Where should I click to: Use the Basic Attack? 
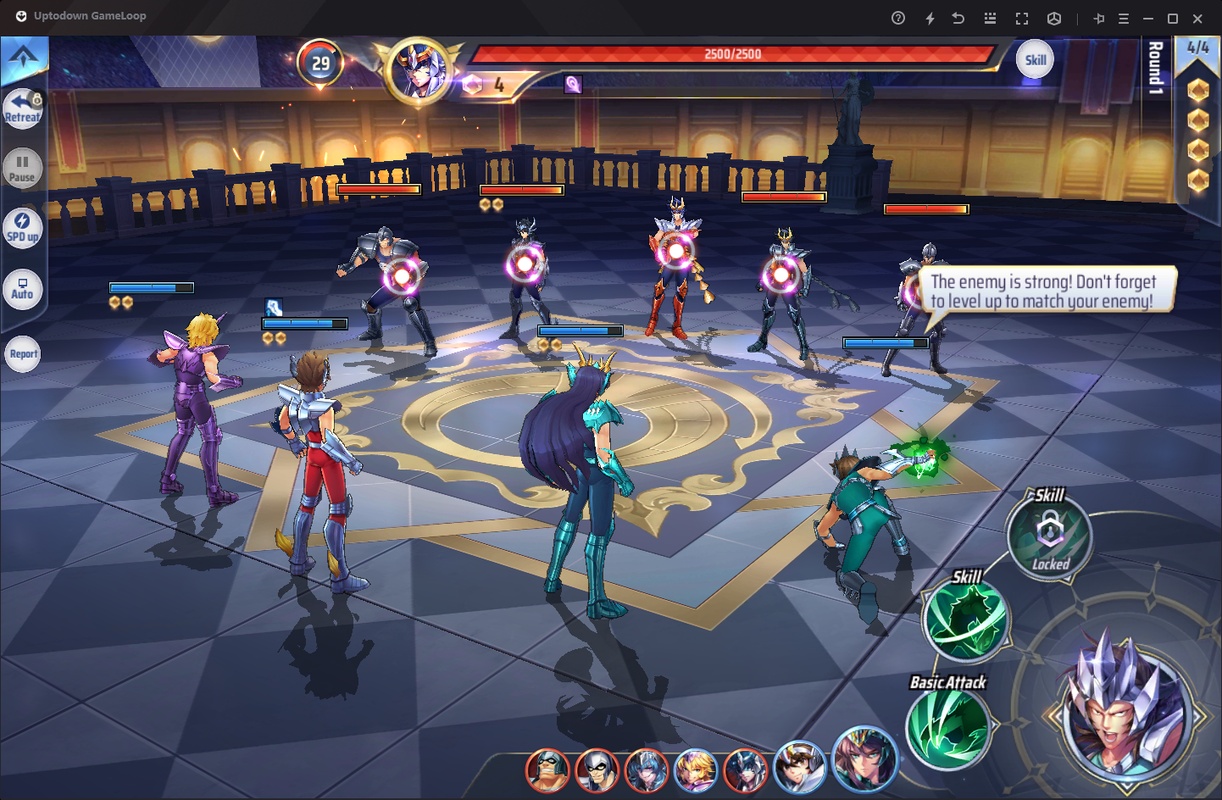[x=947, y=728]
